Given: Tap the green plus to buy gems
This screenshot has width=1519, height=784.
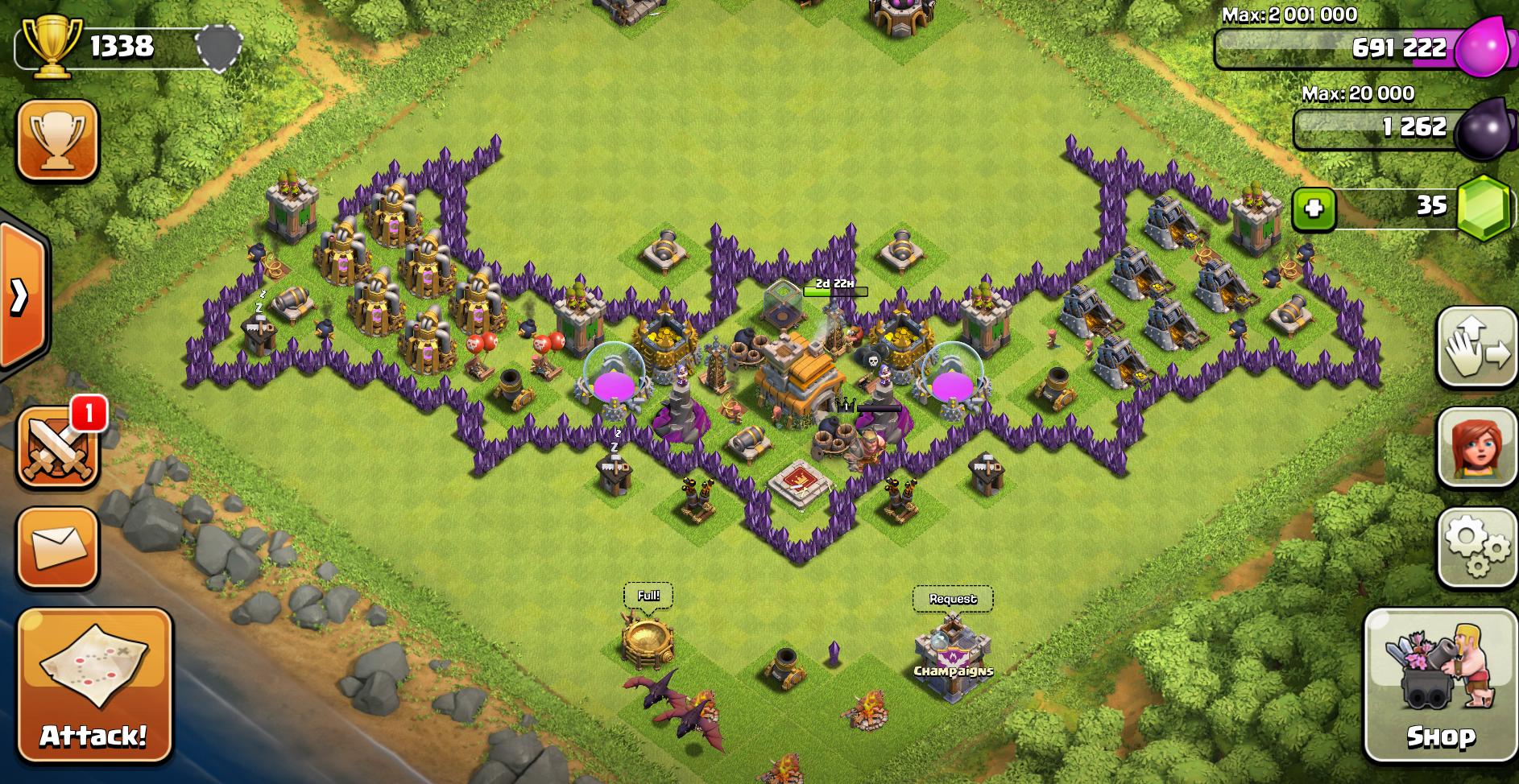Looking at the screenshot, I should coord(1314,208).
